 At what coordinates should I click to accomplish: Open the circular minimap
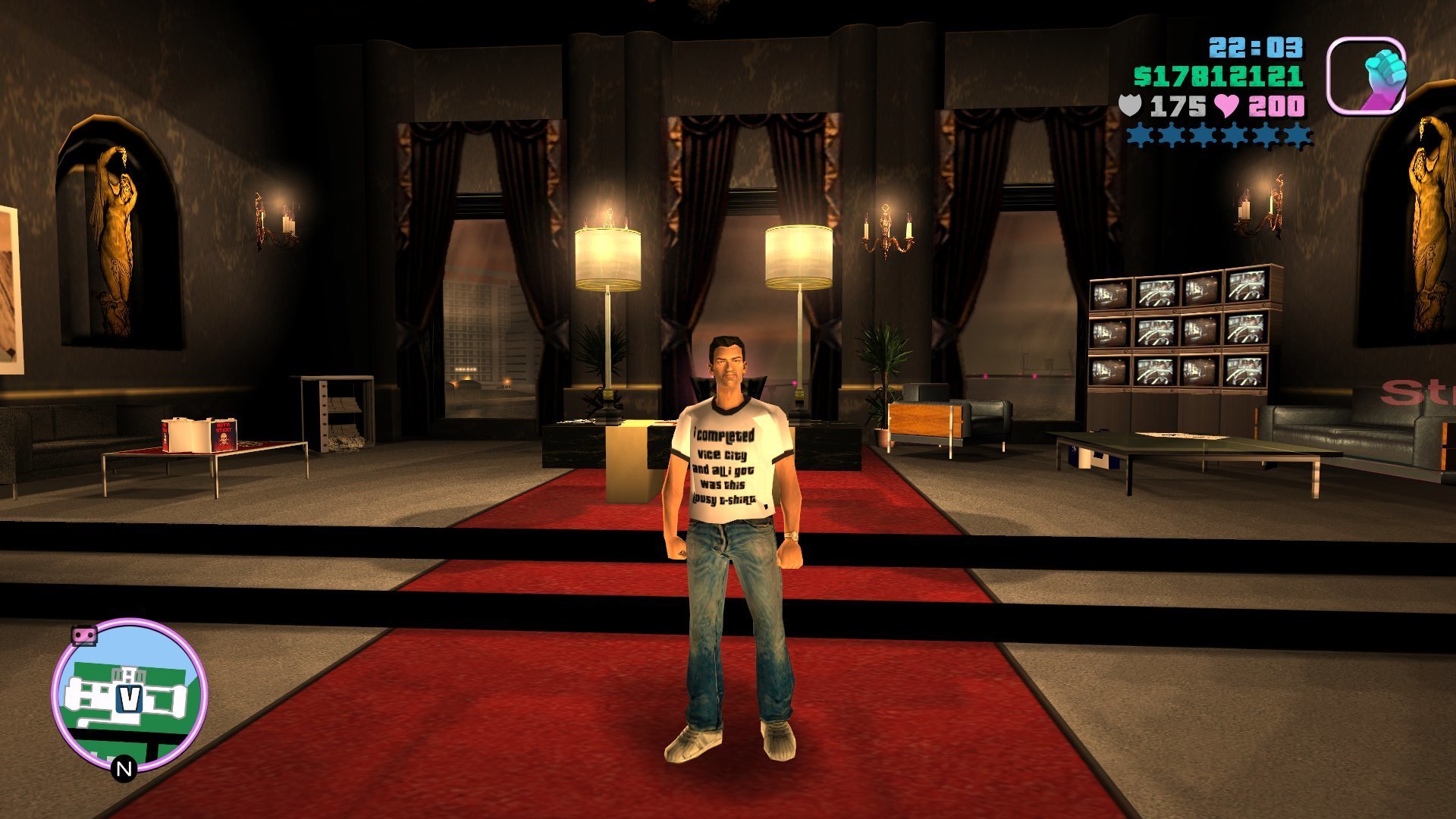point(130,694)
